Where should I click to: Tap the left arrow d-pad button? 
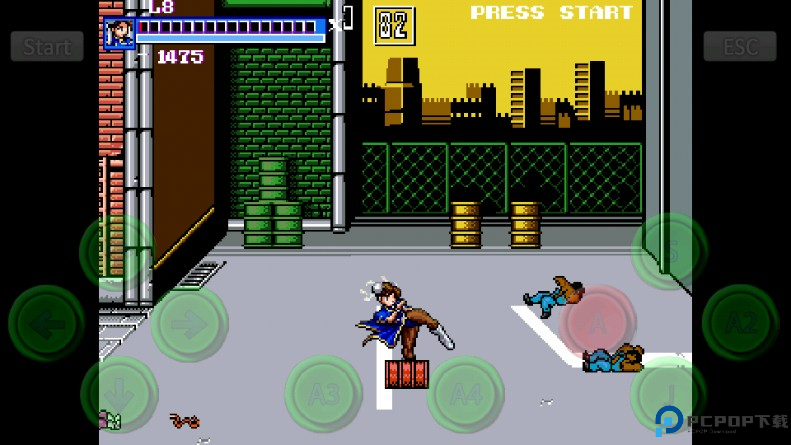pos(46,323)
